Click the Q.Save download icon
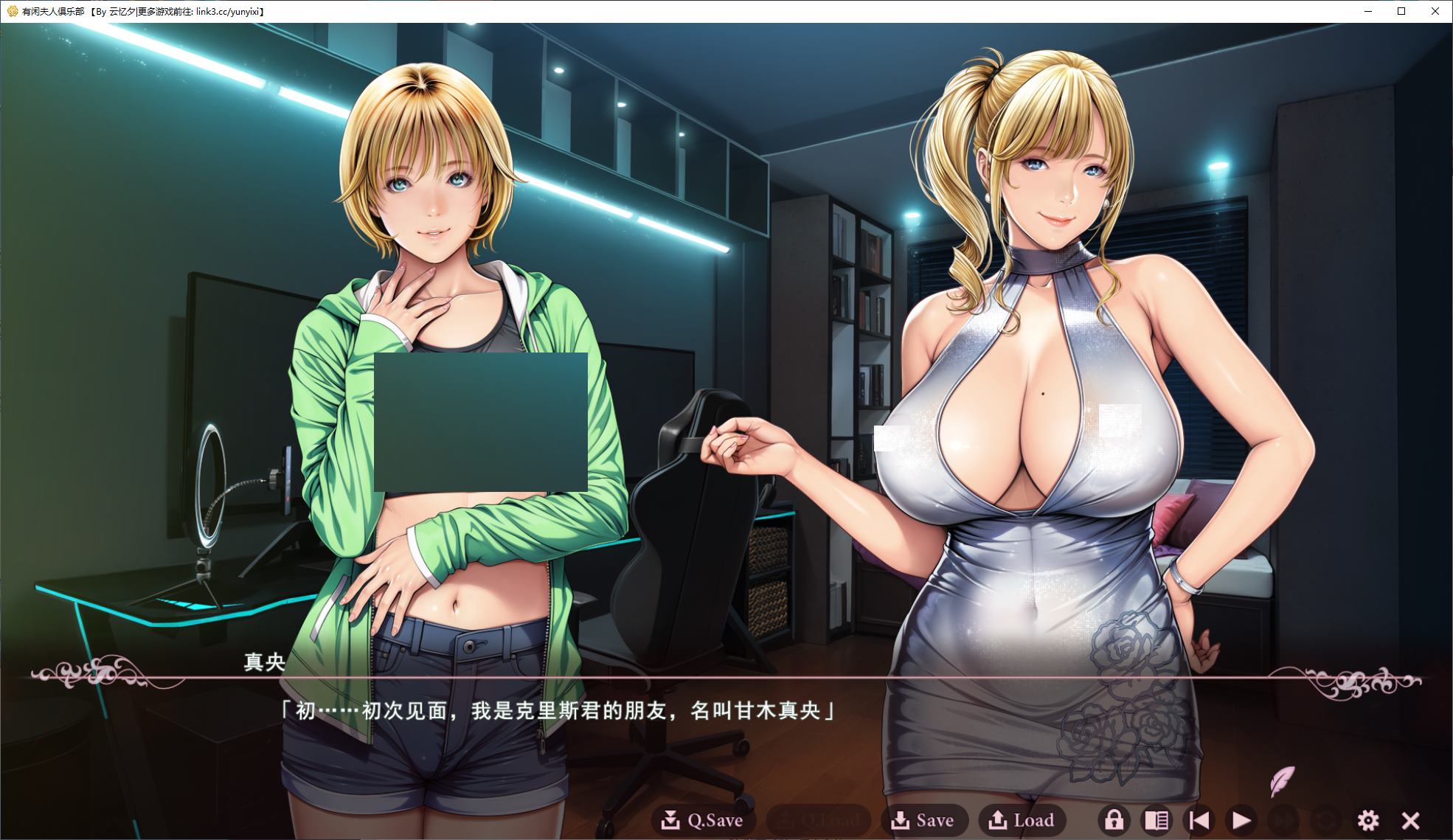This screenshot has height=840, width=1453. [671, 819]
